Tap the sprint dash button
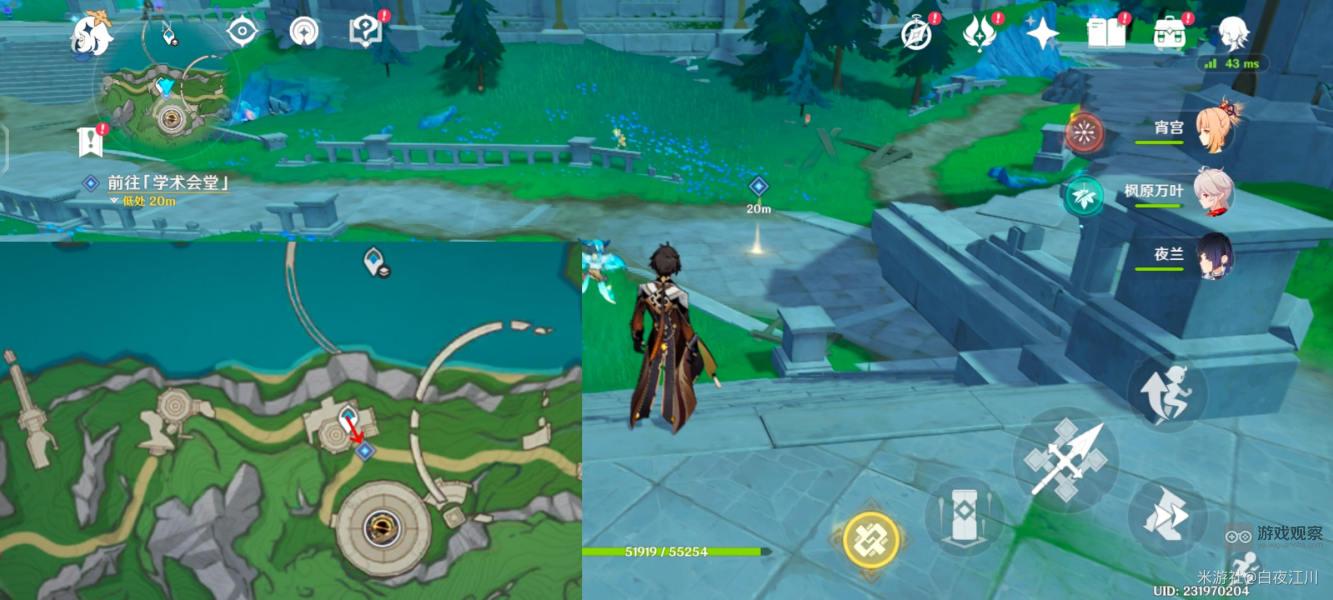This screenshot has height=600, width=1333. [1167, 516]
